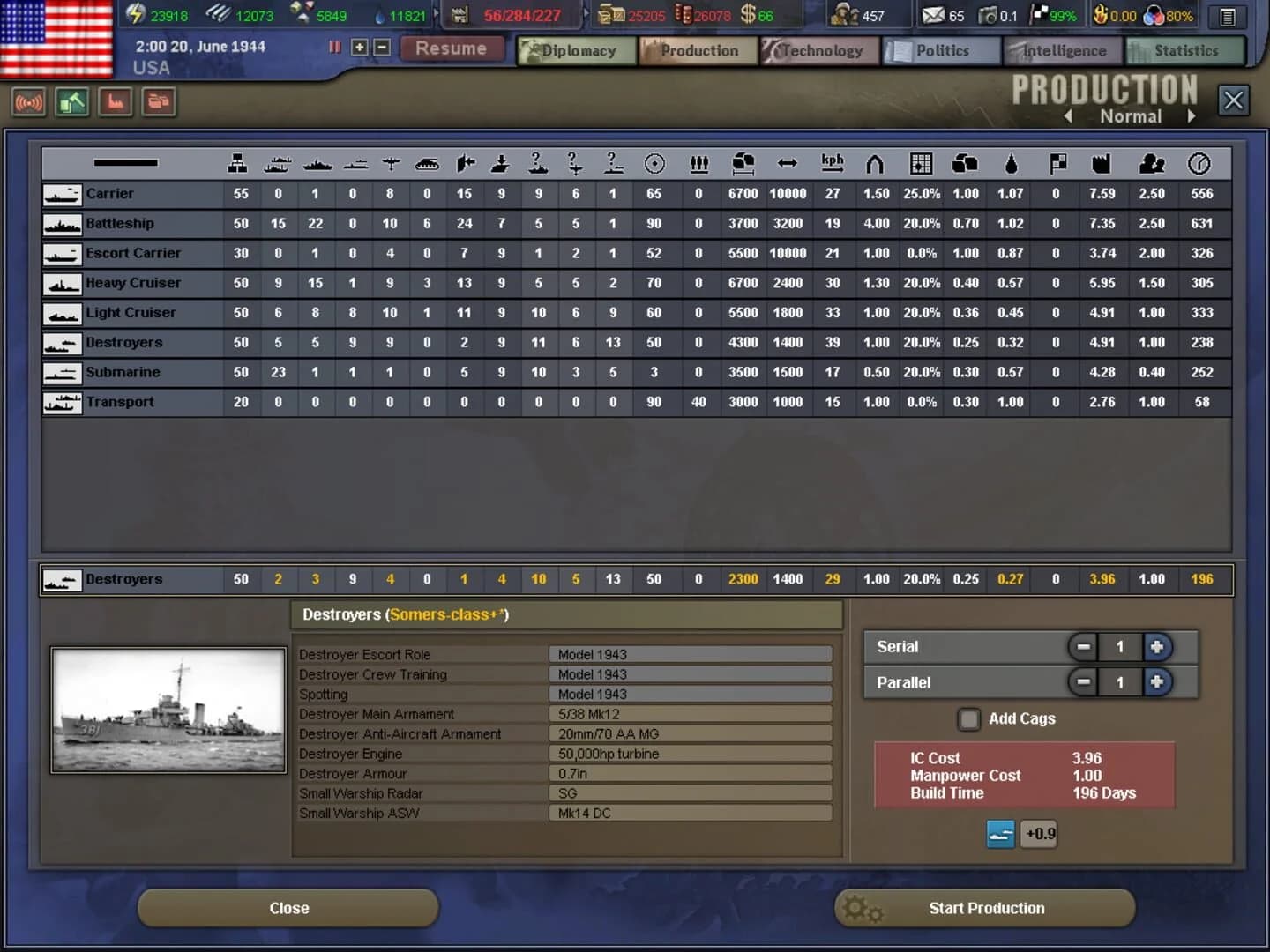Open the Small Warship Radar selection field
Viewport: 1270px width, 952px height.
pos(691,793)
